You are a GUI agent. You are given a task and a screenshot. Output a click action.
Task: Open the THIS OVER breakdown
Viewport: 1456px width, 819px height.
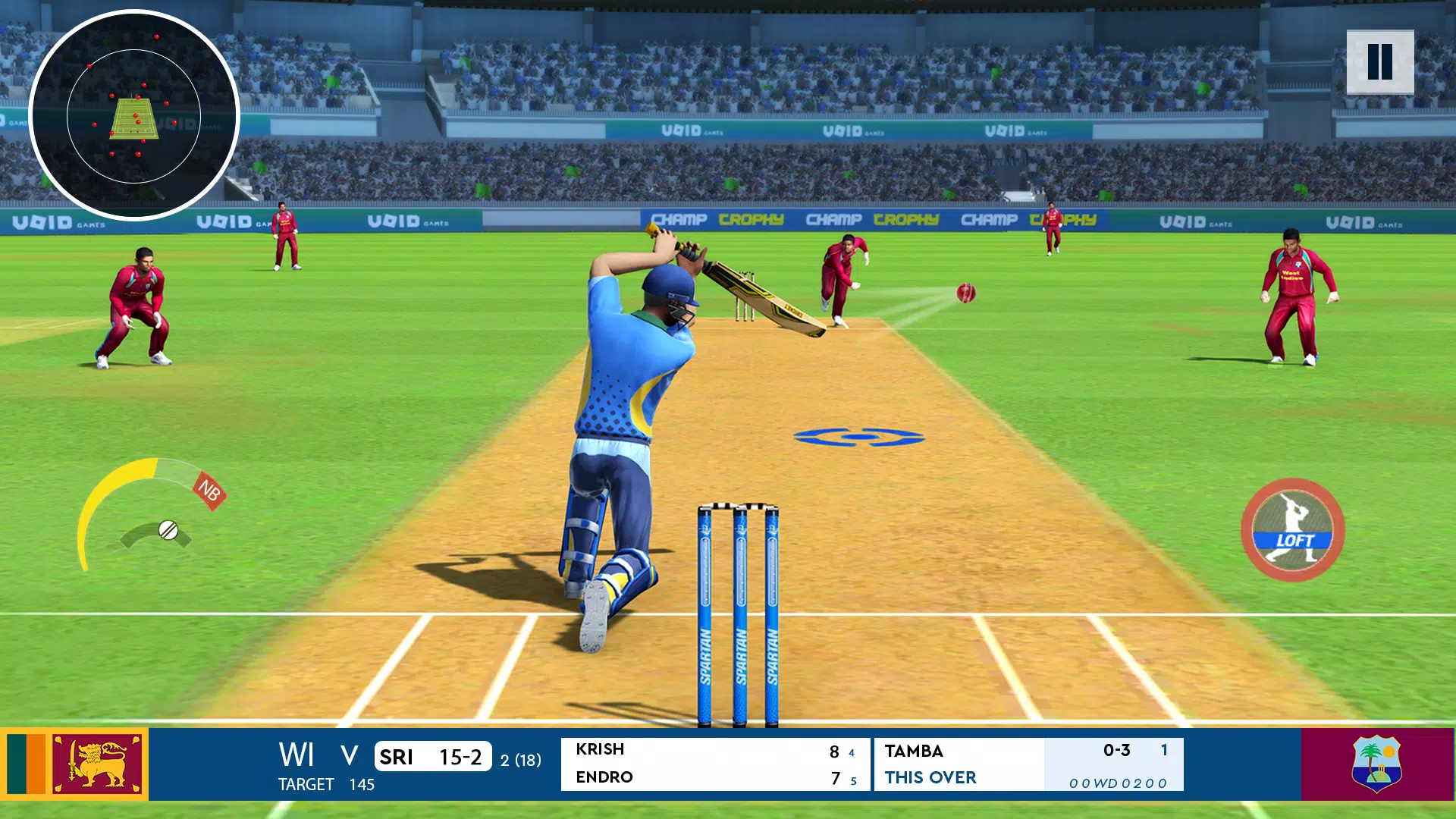930,777
